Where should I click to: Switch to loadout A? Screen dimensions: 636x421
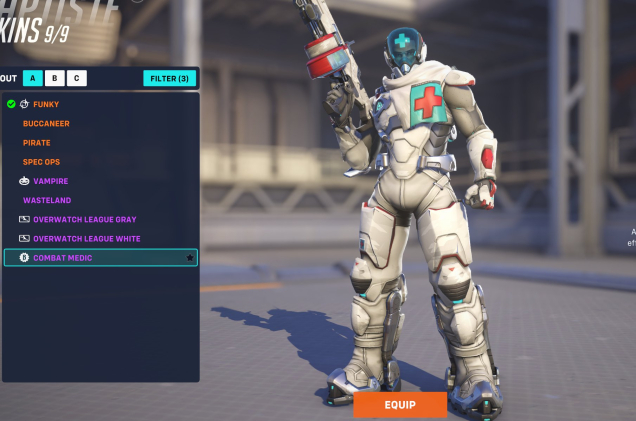(33, 78)
